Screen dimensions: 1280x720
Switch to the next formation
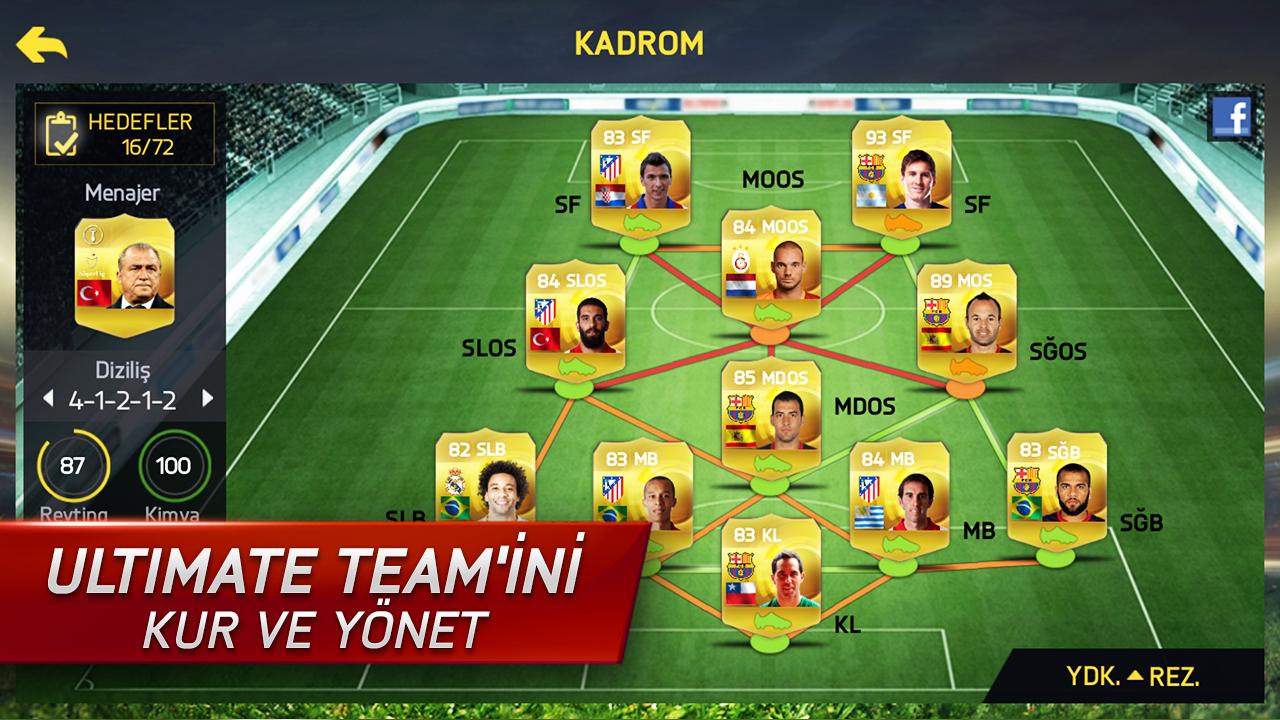208,400
